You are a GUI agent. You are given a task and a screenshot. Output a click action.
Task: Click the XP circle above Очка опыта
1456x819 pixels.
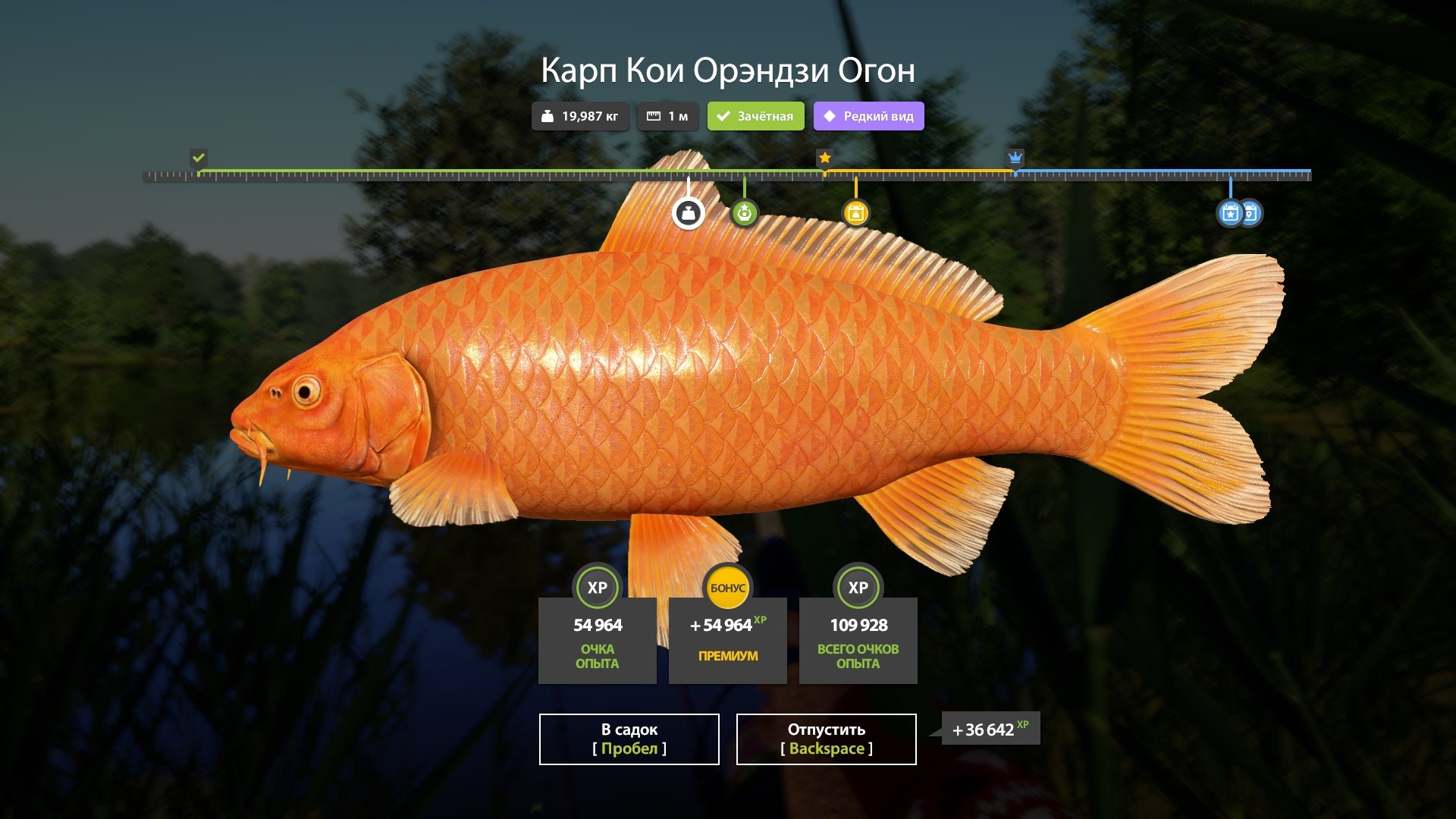click(597, 588)
